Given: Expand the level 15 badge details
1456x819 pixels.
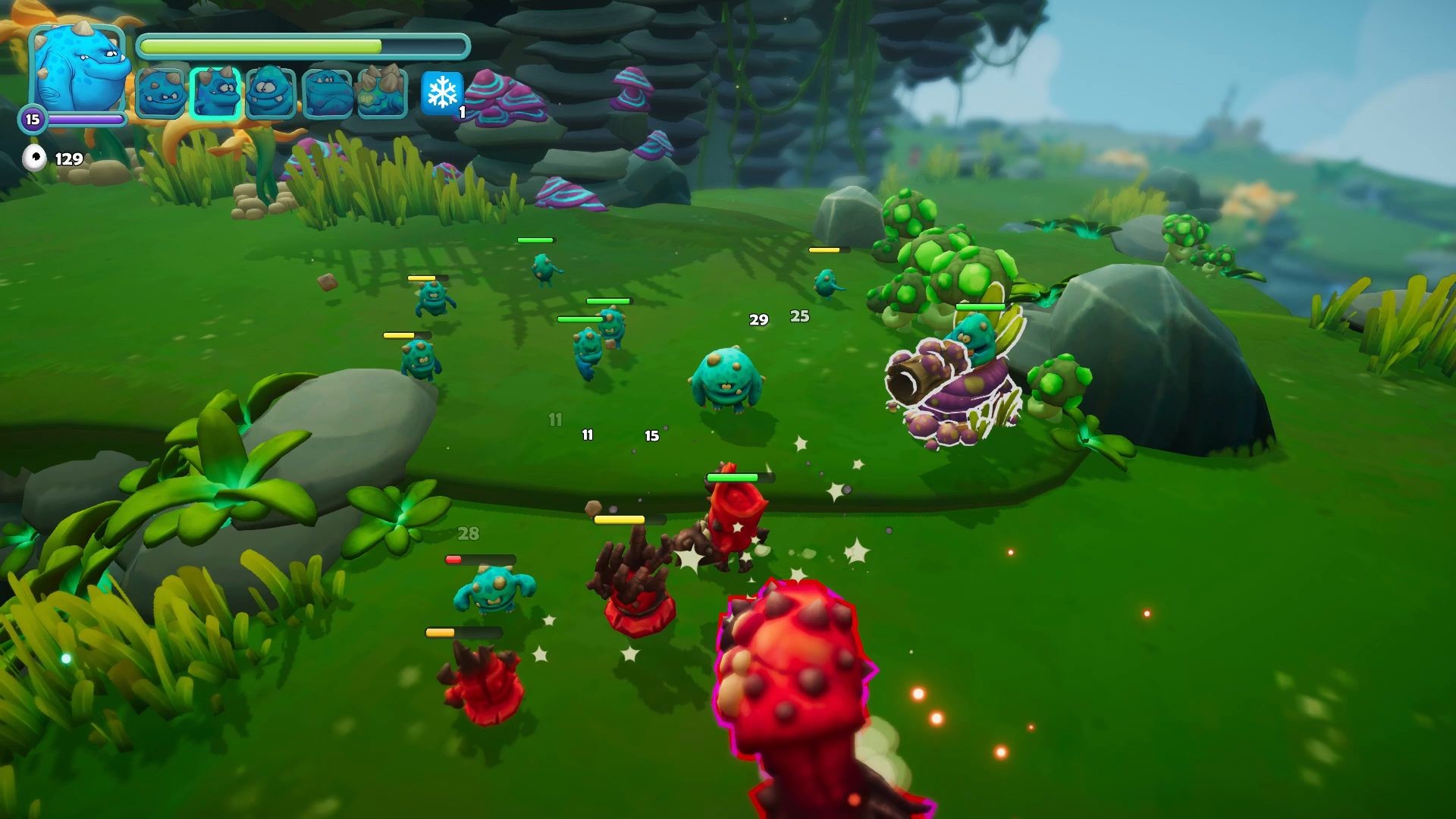Looking at the screenshot, I should click(x=32, y=117).
